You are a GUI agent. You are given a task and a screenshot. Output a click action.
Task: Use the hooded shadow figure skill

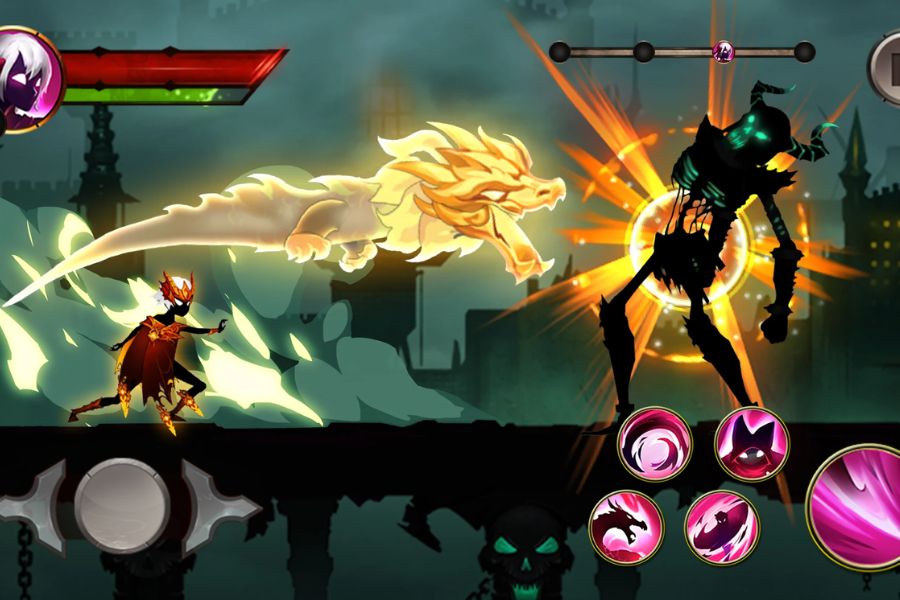(x=751, y=444)
